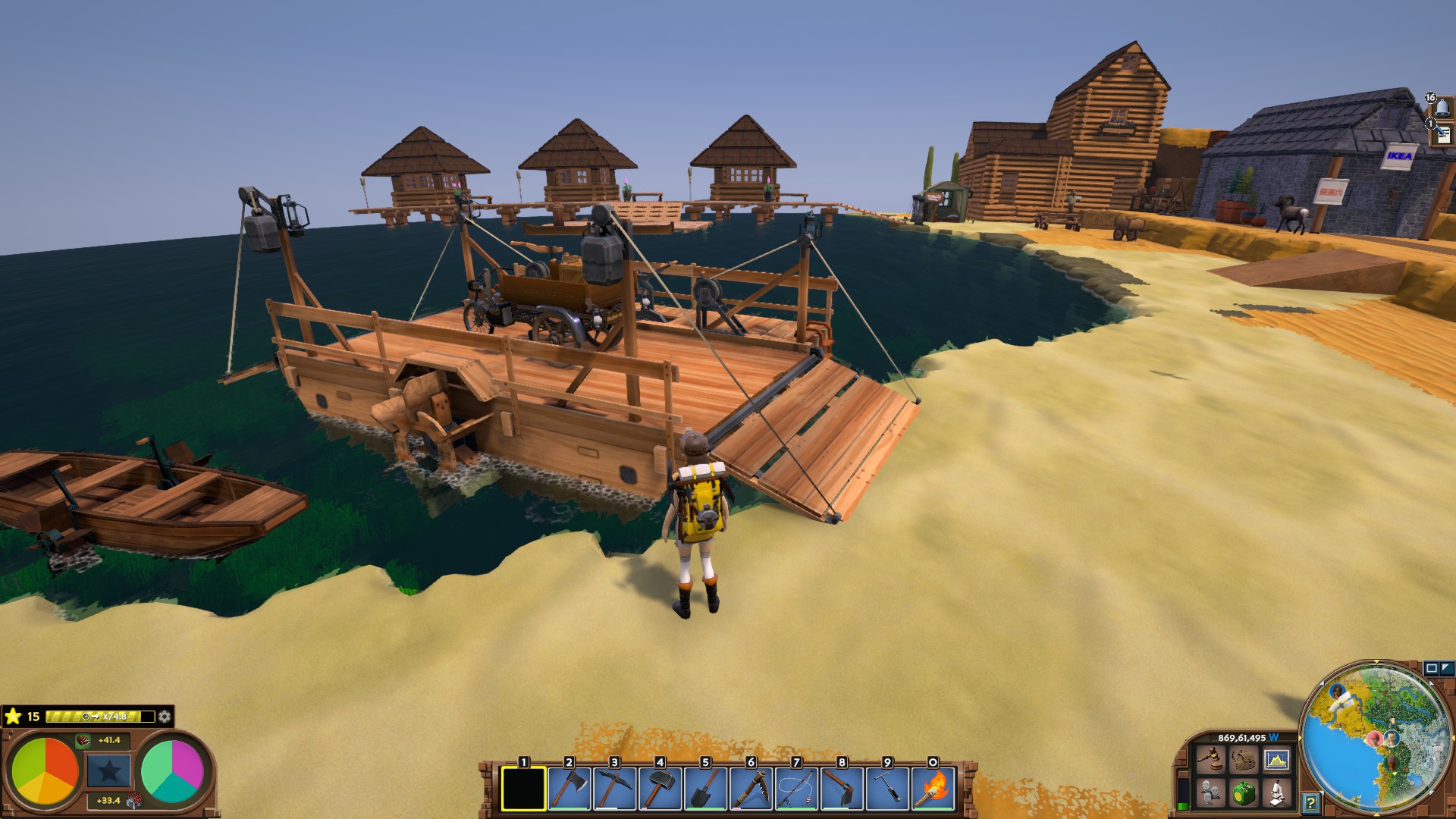
Task: Open the microscope research panel
Action: 1277,793
